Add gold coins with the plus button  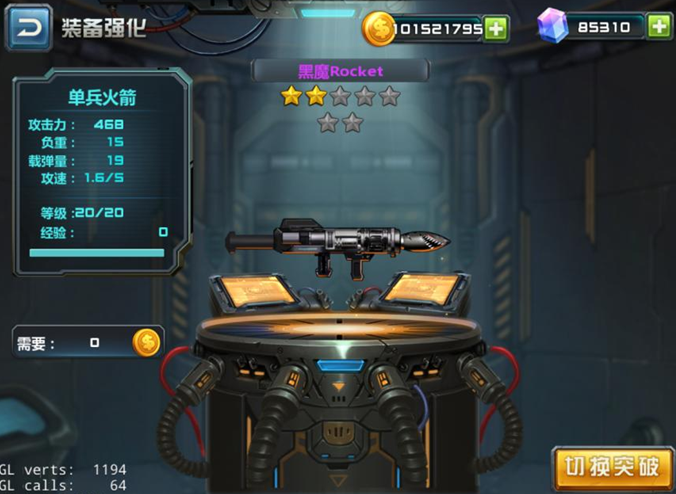[x=496, y=28]
